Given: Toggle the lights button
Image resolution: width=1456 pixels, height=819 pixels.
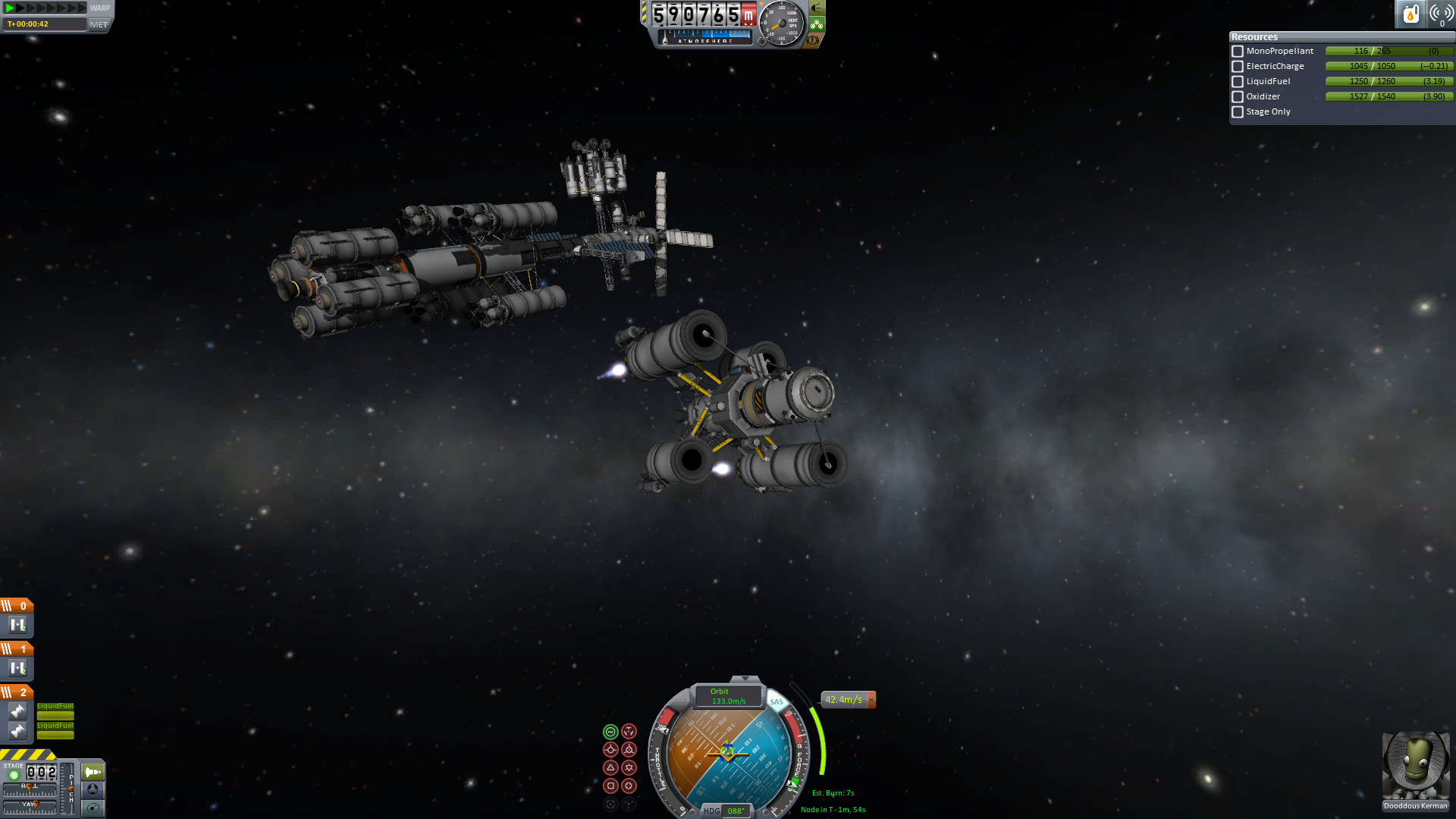Looking at the screenshot, I should [x=817, y=8].
